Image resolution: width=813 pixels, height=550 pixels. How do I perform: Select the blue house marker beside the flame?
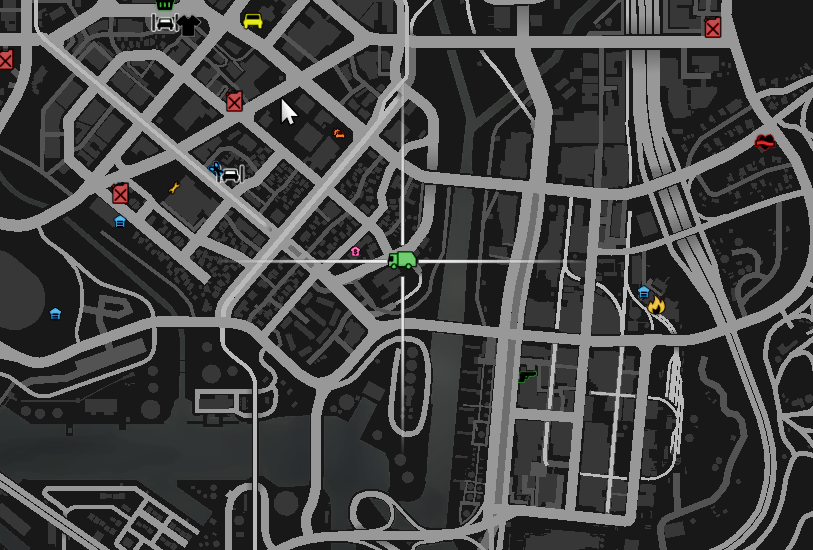pos(643,292)
